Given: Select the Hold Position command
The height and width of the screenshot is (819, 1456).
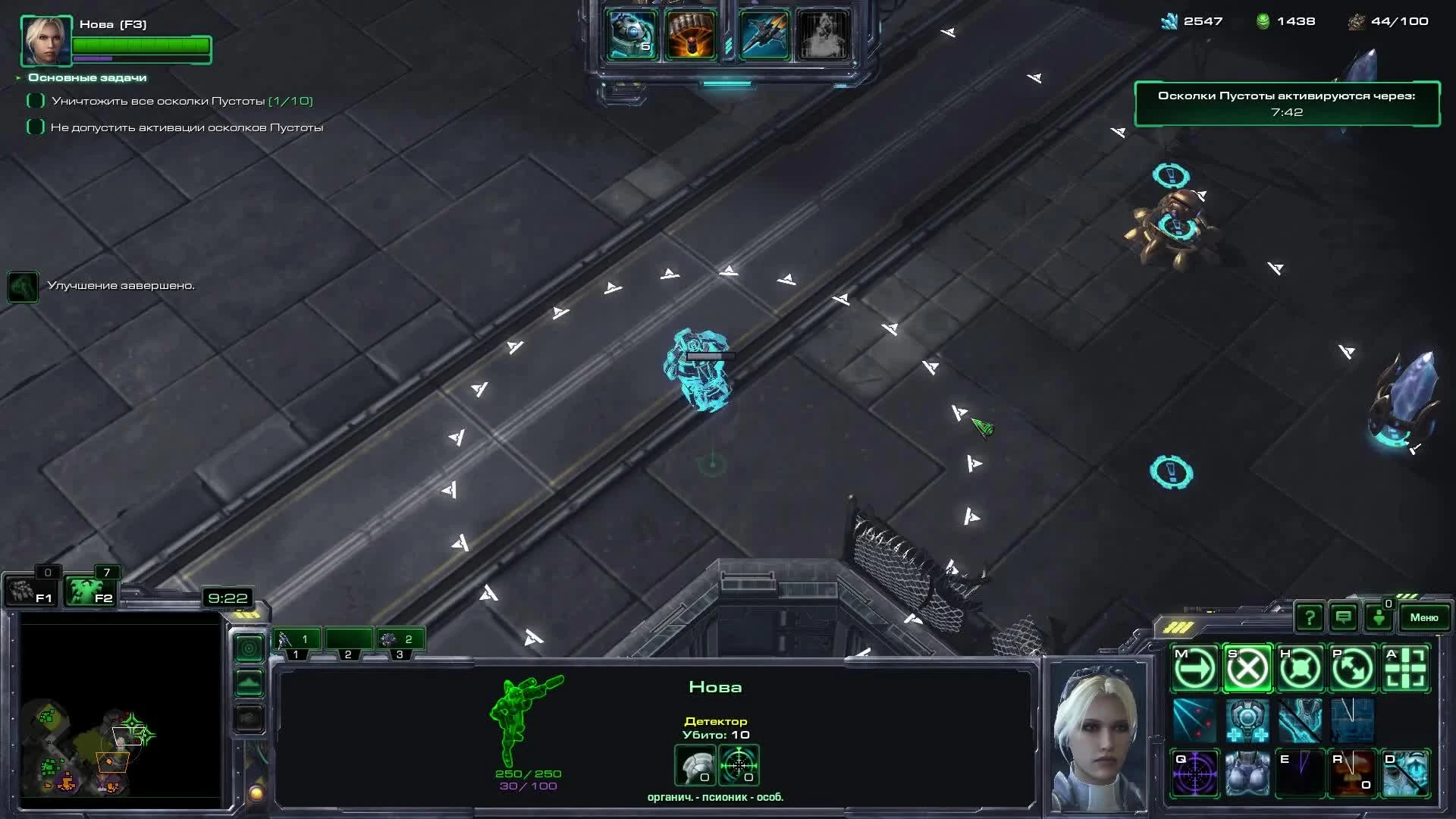Looking at the screenshot, I should 1301,668.
